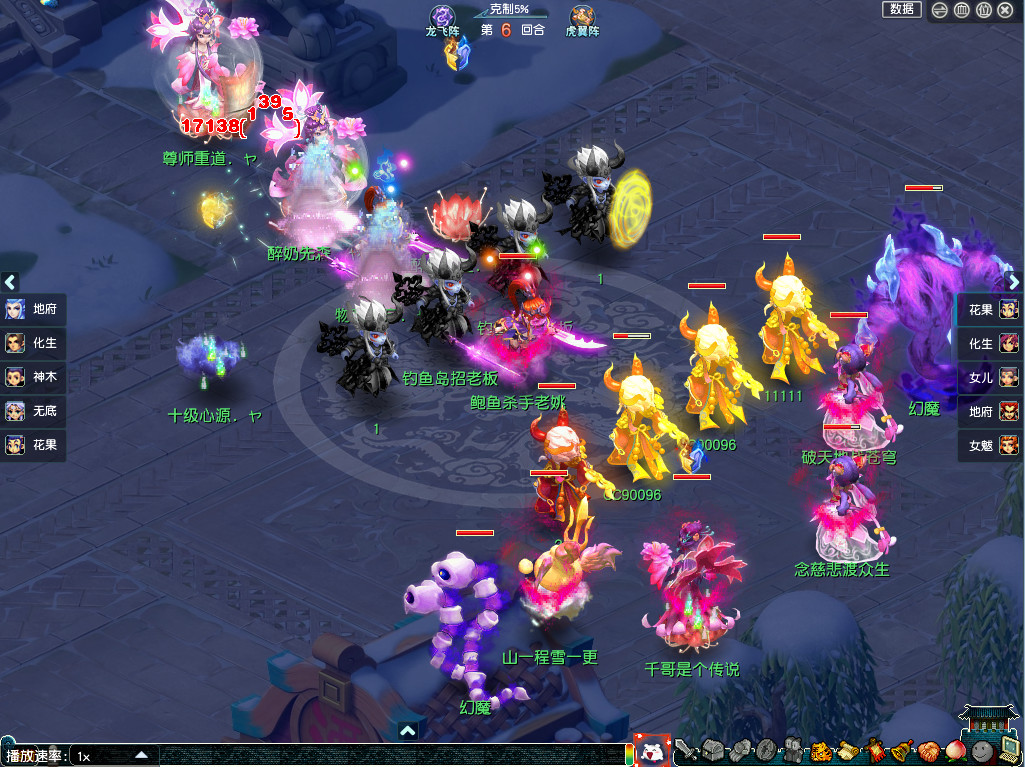Collapse the left team list arrow
Screen dimensions: 1025x767
[x=10, y=282]
